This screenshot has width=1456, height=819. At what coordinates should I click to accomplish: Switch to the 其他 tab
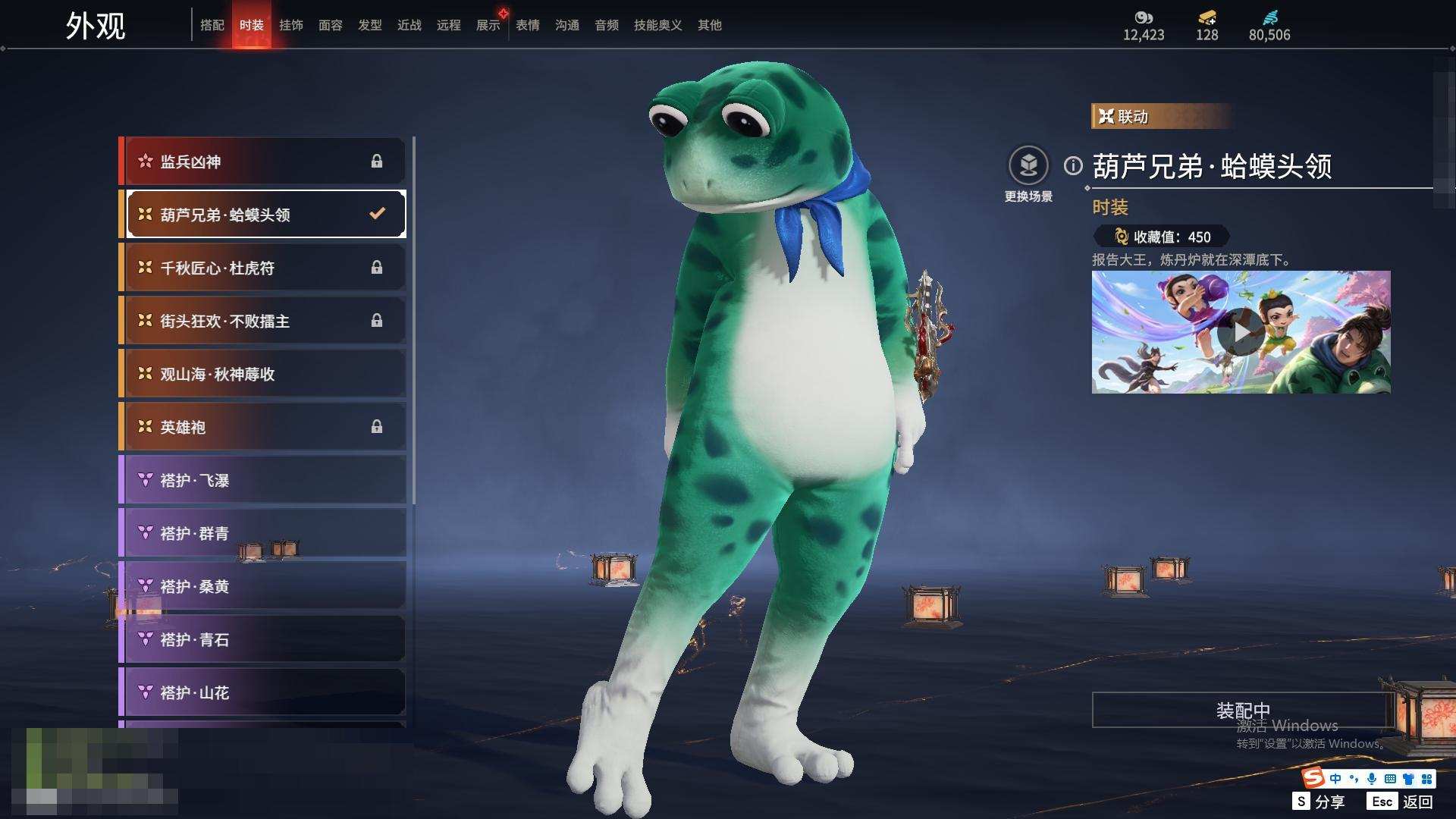pos(709,25)
